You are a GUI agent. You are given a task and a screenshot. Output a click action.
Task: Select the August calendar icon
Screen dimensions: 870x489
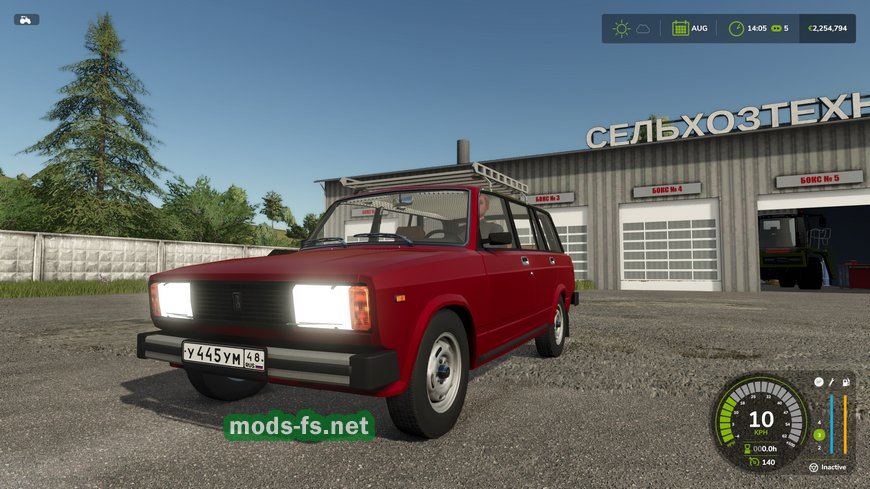tap(680, 28)
